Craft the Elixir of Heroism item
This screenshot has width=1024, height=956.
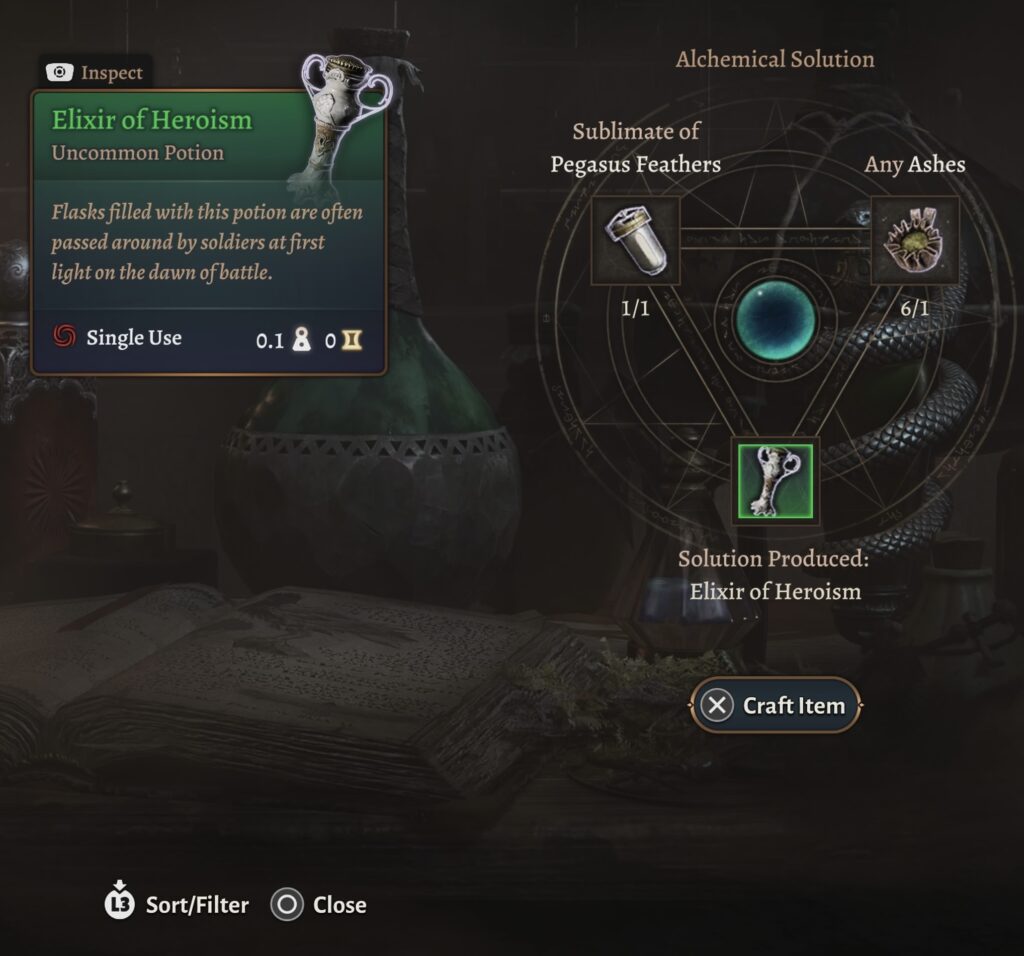[x=775, y=705]
